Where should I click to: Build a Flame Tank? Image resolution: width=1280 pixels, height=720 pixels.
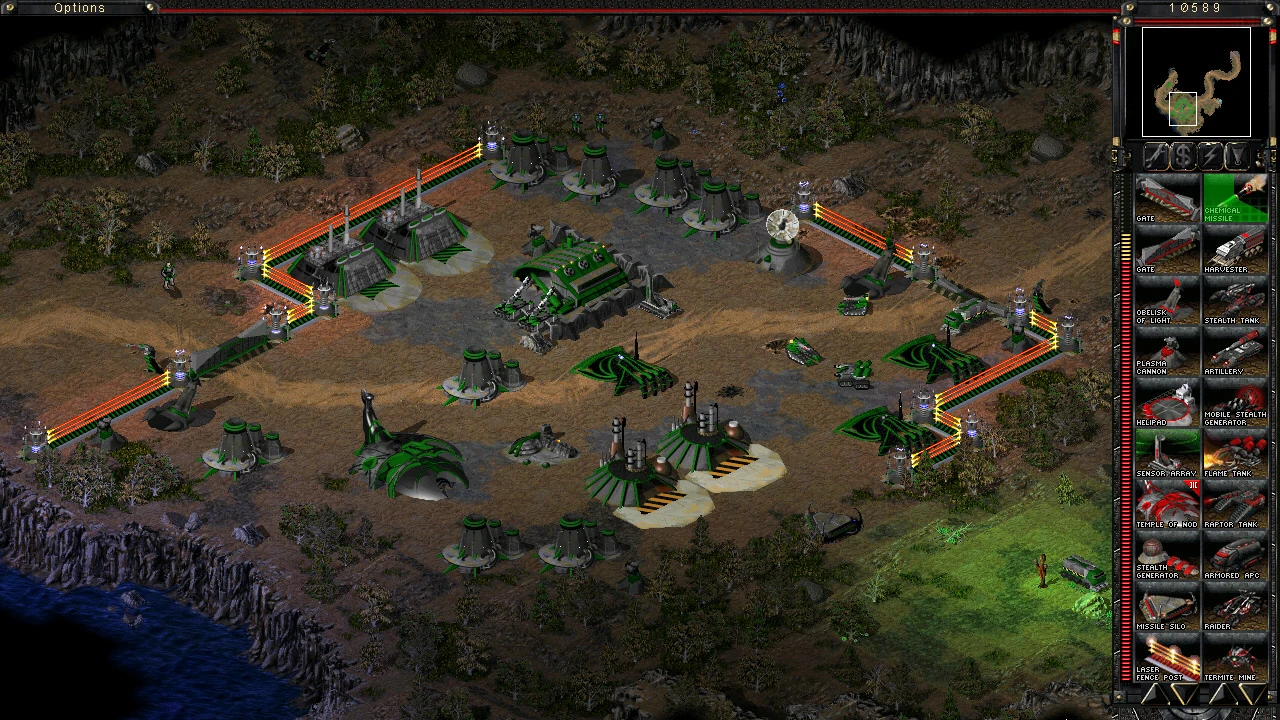(1235, 454)
